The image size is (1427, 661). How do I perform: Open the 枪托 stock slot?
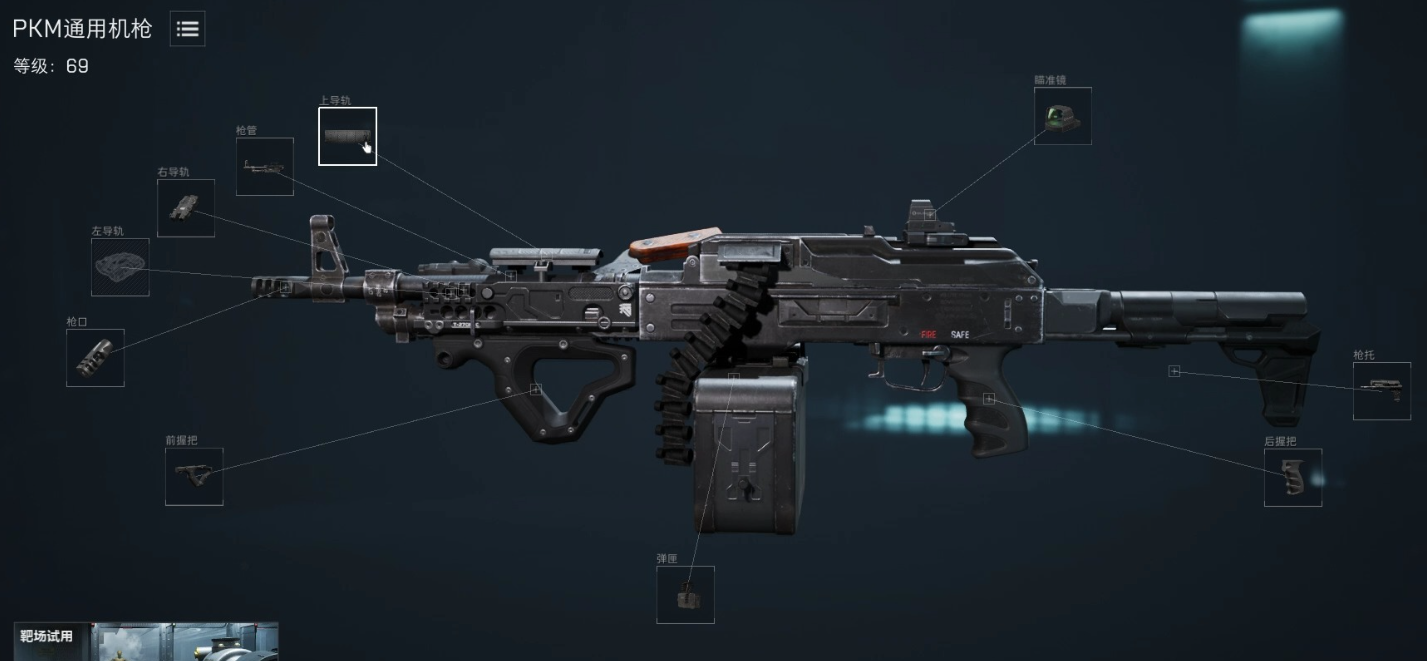1382,391
